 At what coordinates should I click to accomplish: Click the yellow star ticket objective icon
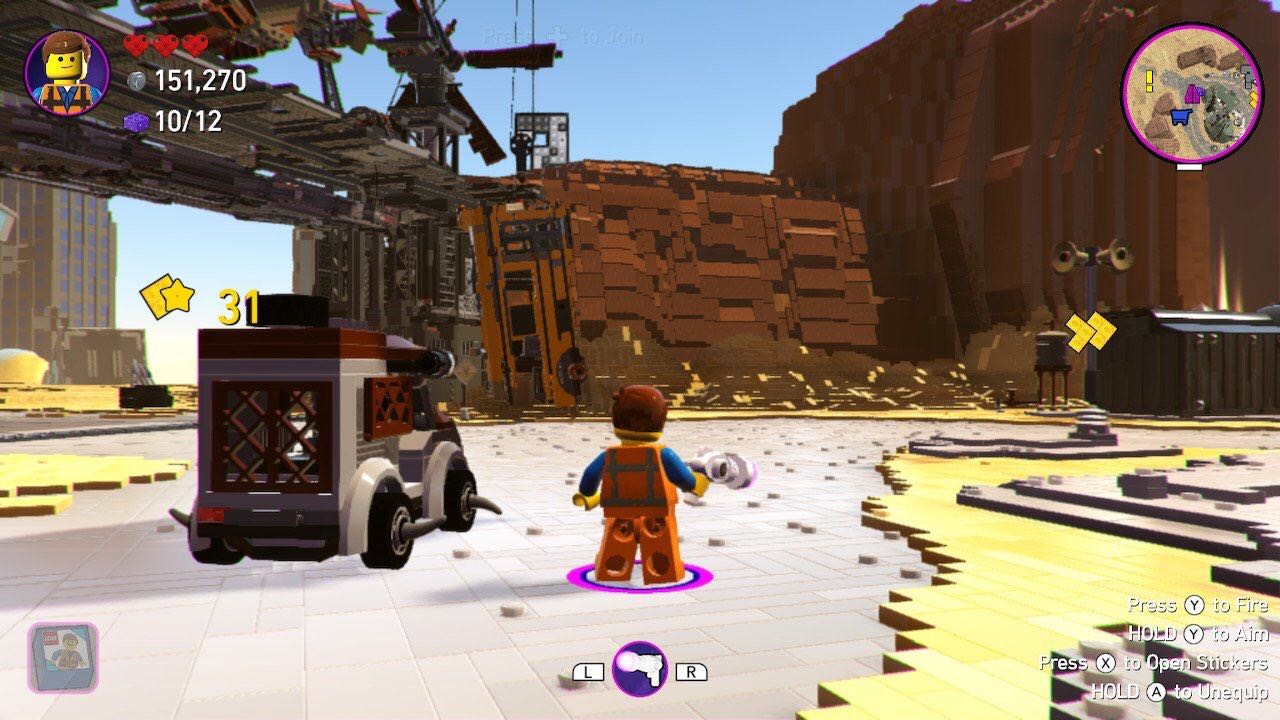click(x=166, y=297)
